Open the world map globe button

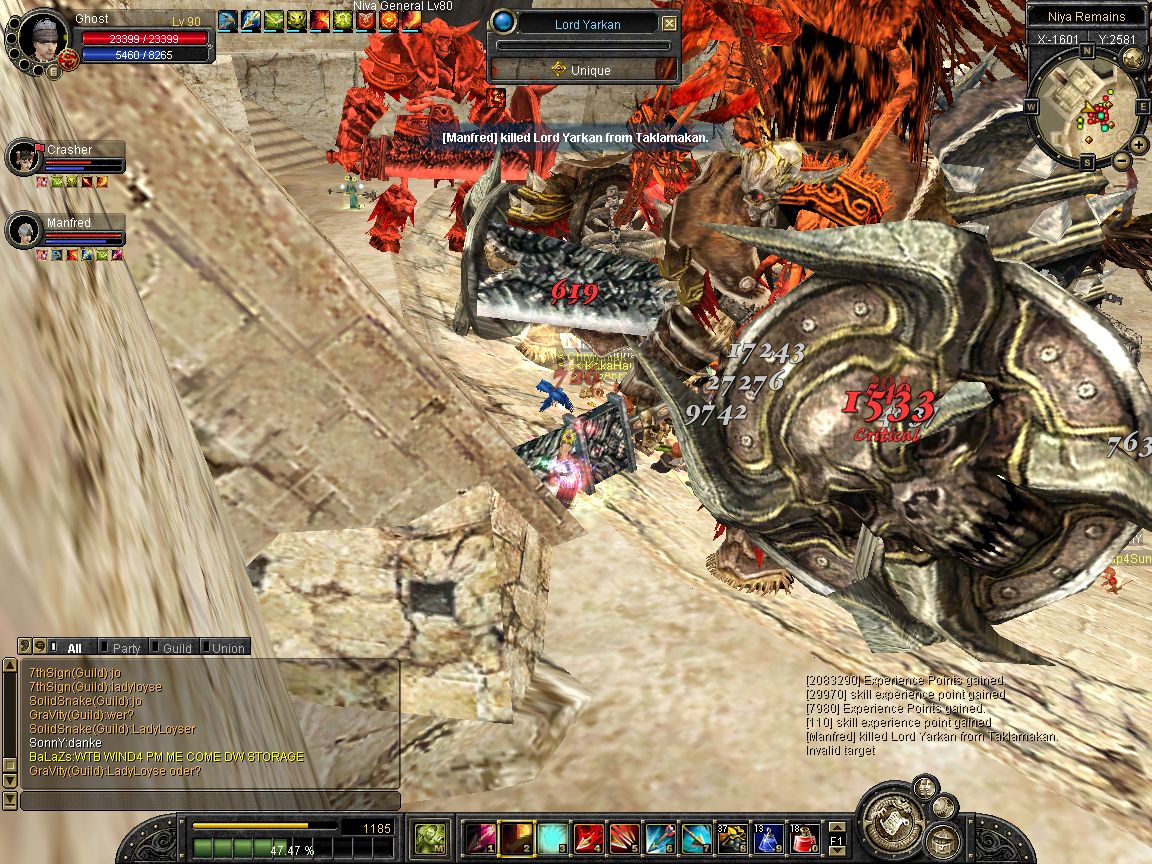(1133, 58)
